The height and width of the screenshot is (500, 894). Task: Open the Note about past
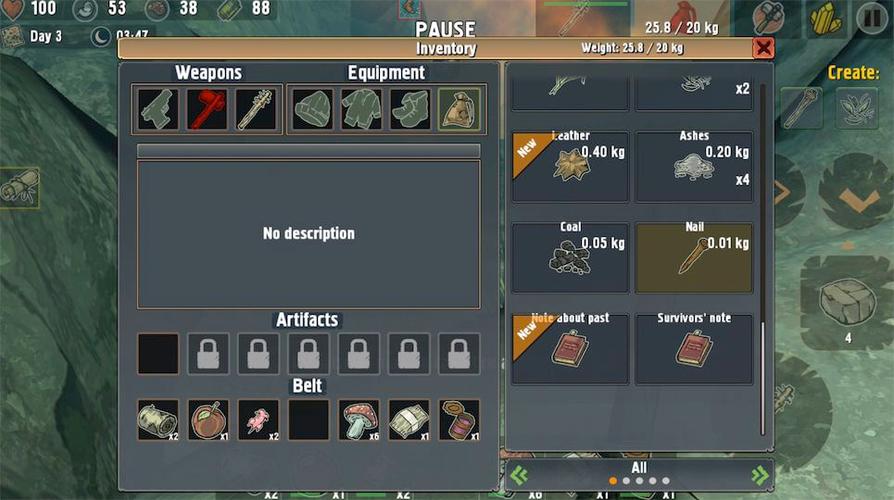[571, 348]
